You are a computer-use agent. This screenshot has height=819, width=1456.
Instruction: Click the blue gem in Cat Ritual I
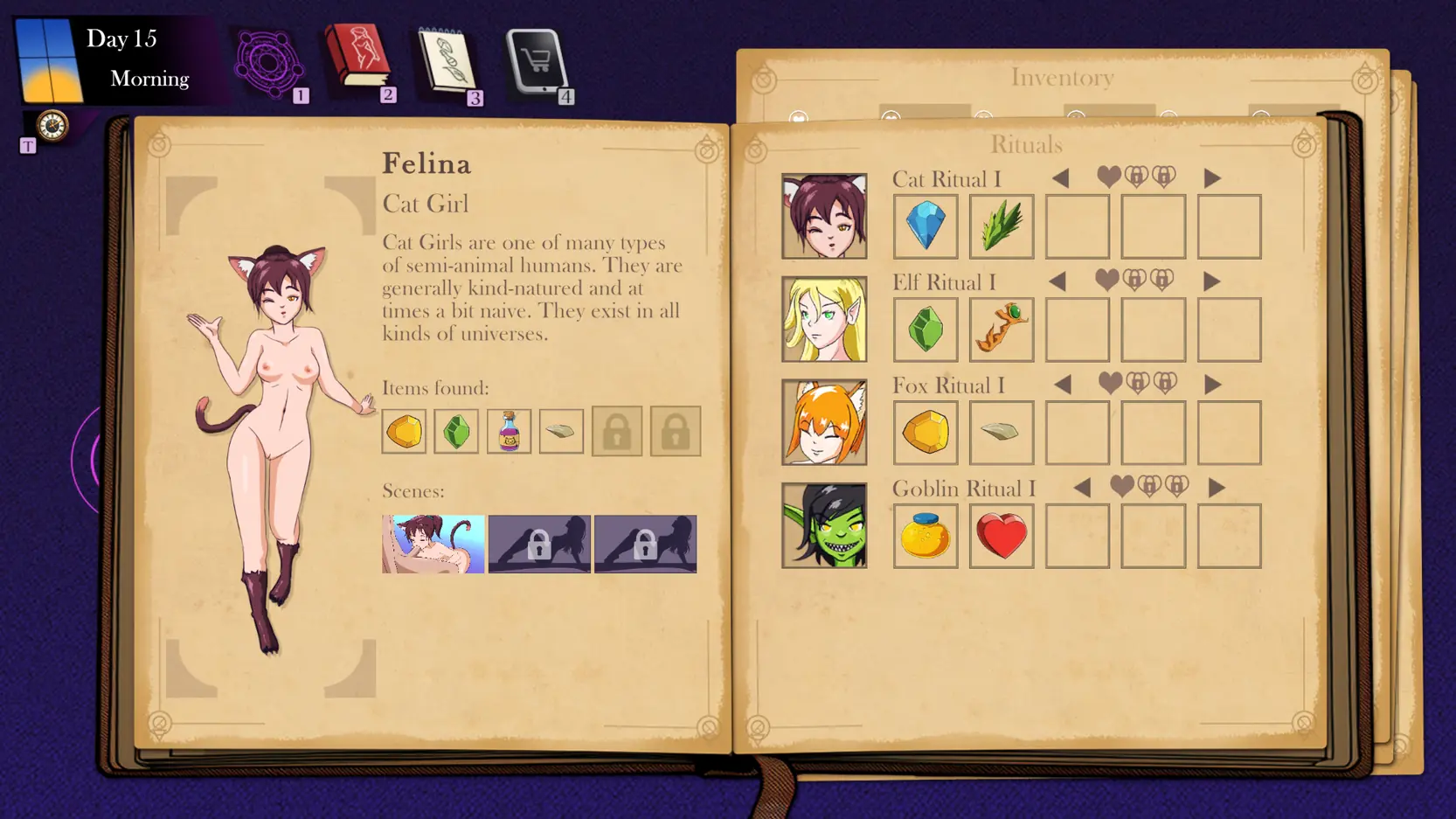(x=926, y=226)
